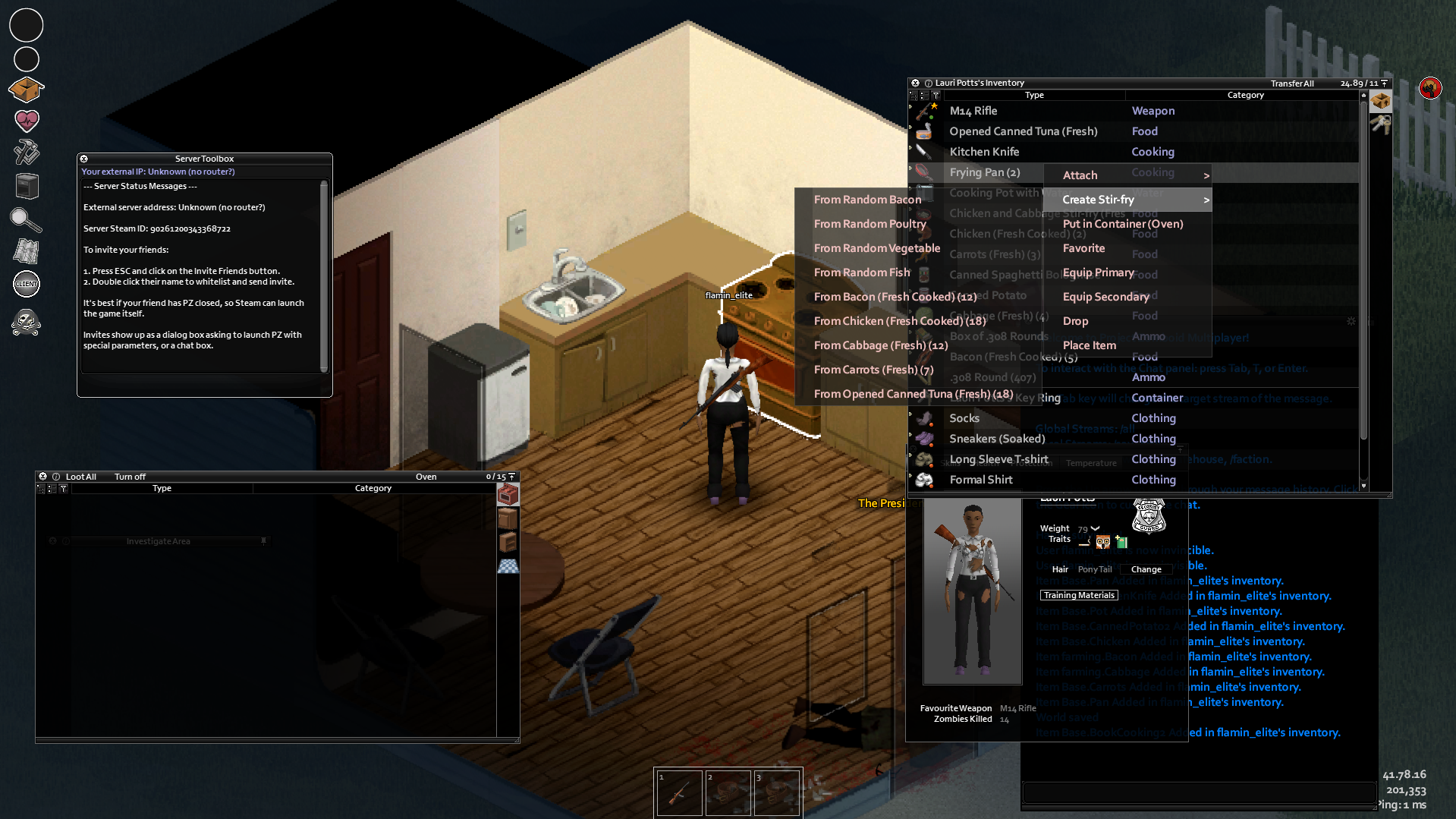The image size is (1456, 819).
Task: Choose From Random Bacon for stir-fry
Action: click(x=867, y=199)
